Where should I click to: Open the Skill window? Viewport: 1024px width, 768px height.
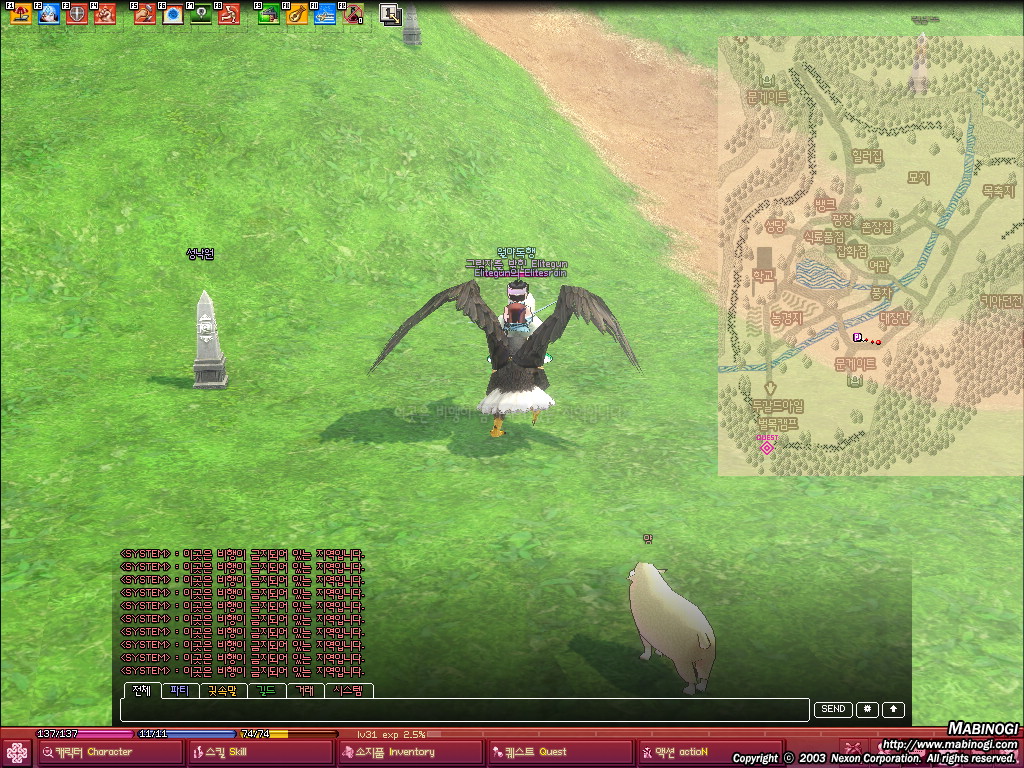pyautogui.click(x=260, y=752)
